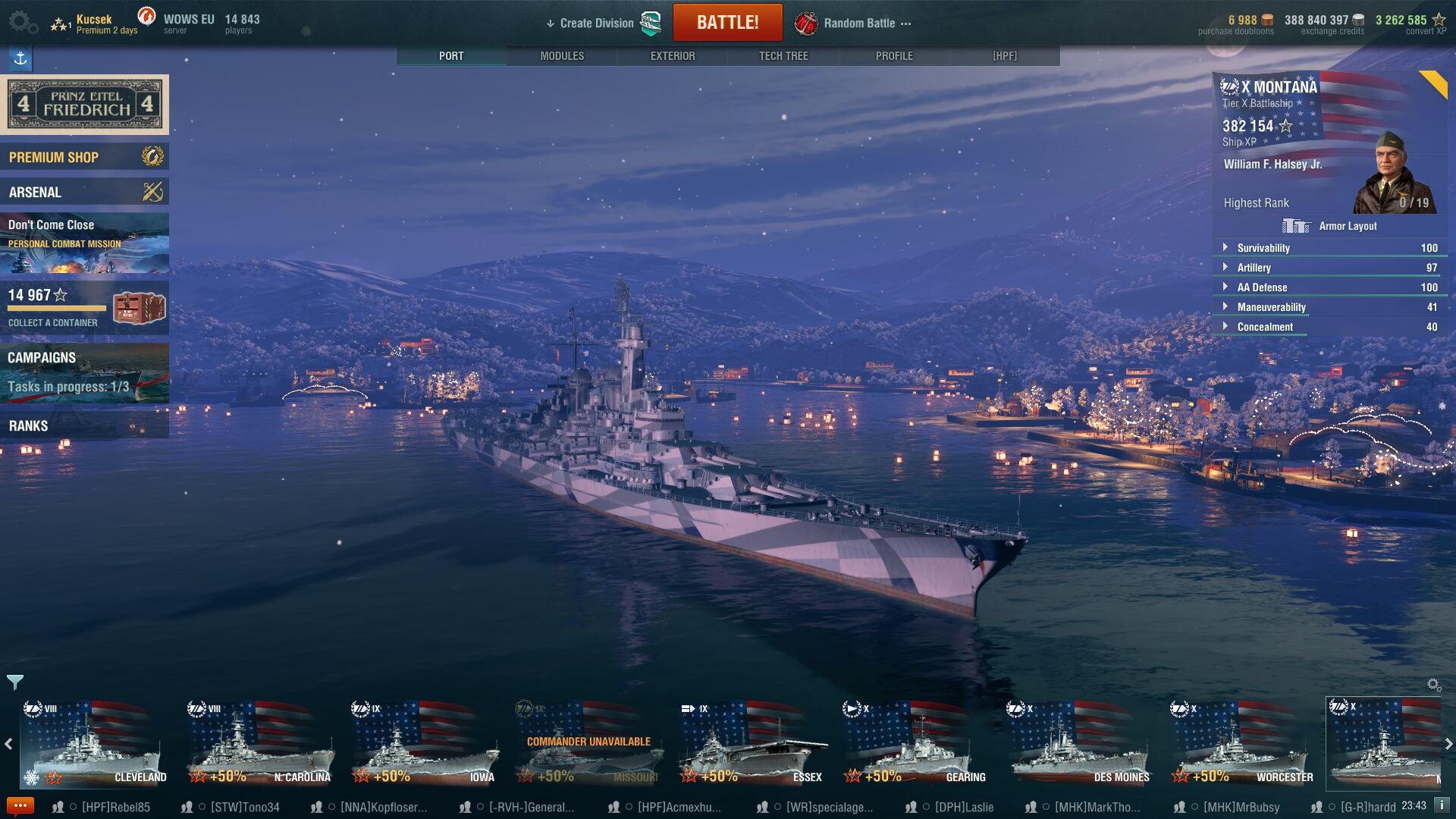This screenshot has height=819, width=1456.
Task: Open the Tech Tree tab
Action: click(783, 56)
